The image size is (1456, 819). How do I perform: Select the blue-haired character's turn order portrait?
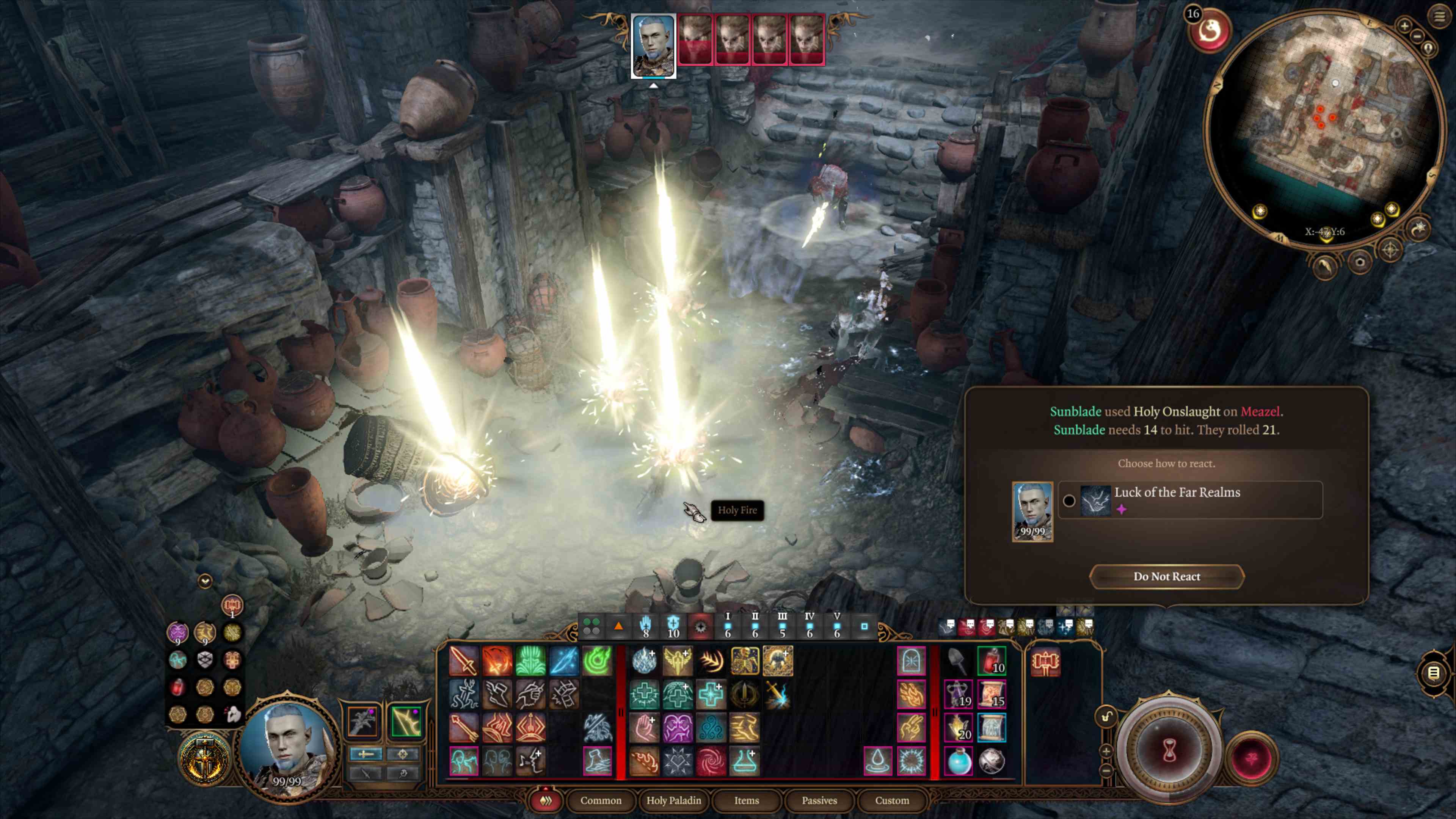653,45
